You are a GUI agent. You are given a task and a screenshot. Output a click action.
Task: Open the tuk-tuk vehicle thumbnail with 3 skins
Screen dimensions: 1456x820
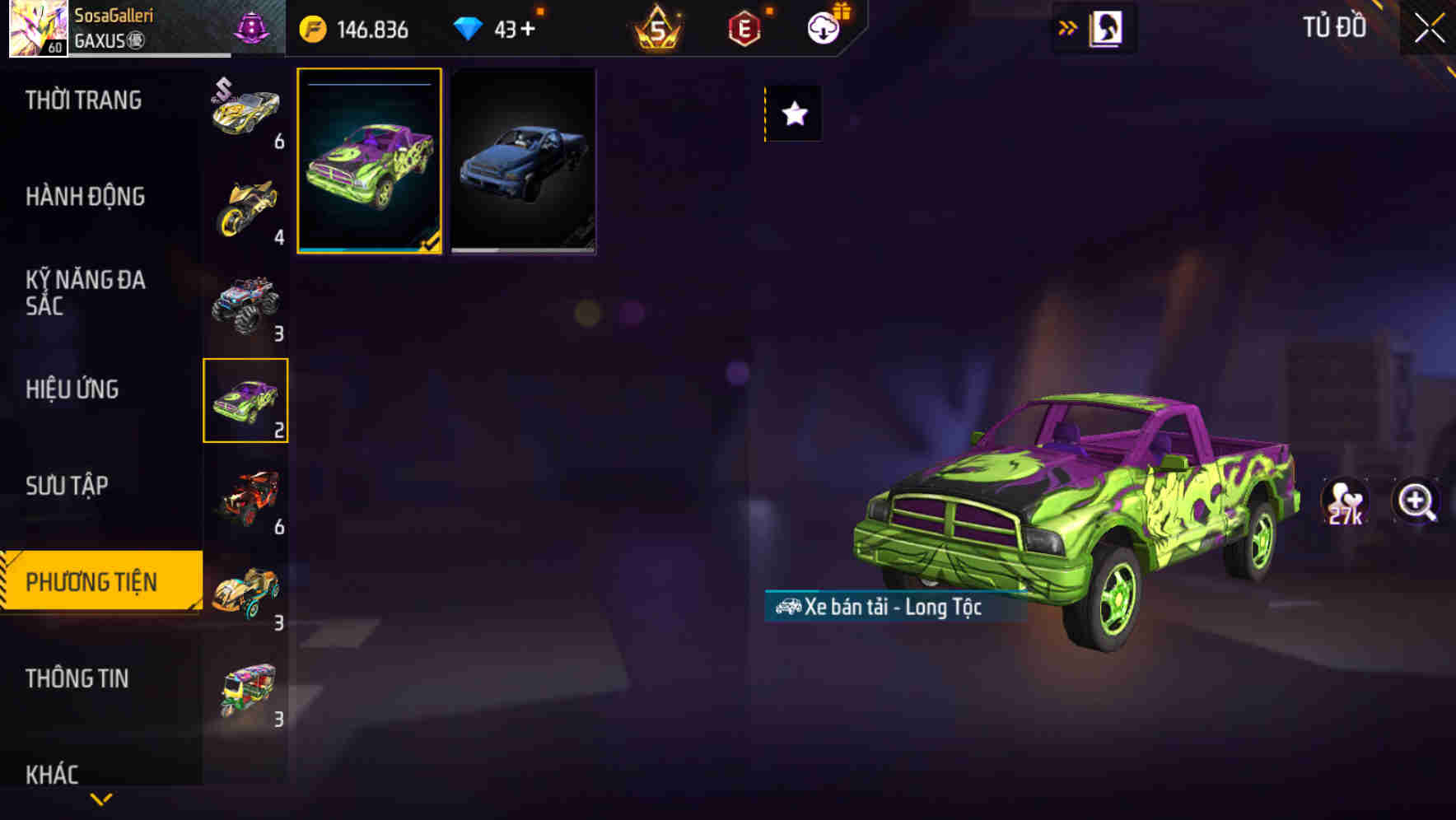246,689
